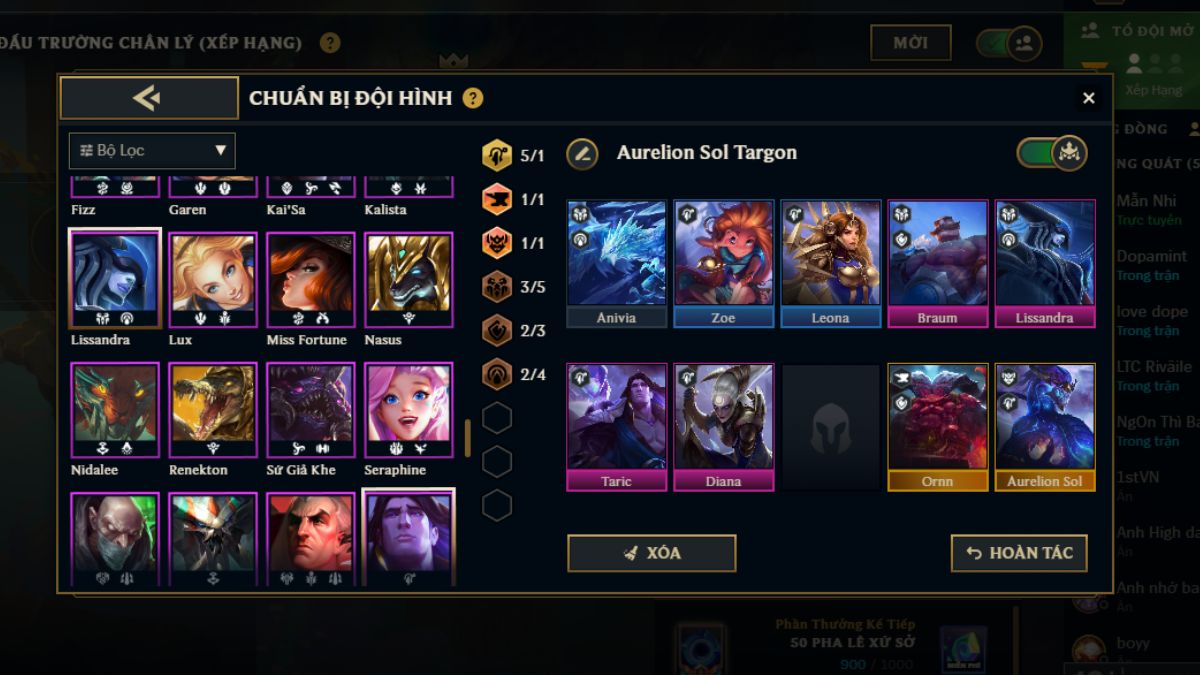The height and width of the screenshot is (675, 1200).
Task: Add Nidalee from the champion list
Action: (114, 410)
